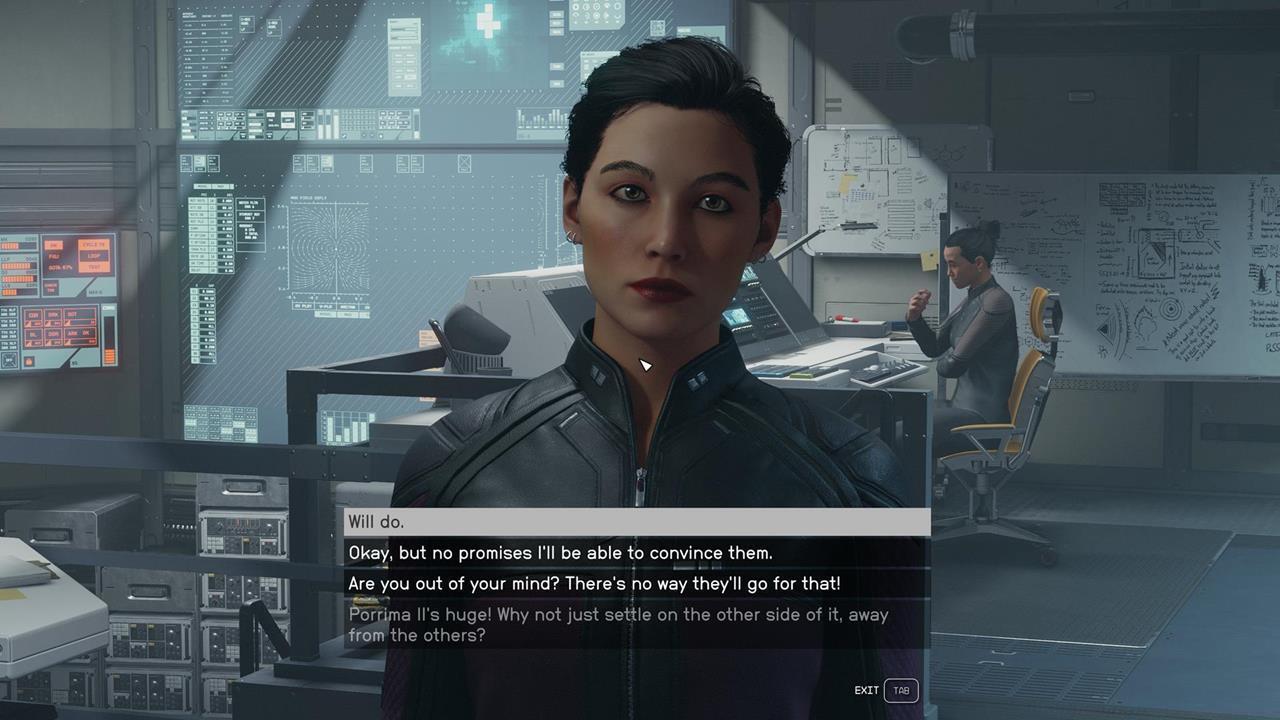Click the Exit dialogue button
Screen dimensions: 1280x720
coord(887,690)
